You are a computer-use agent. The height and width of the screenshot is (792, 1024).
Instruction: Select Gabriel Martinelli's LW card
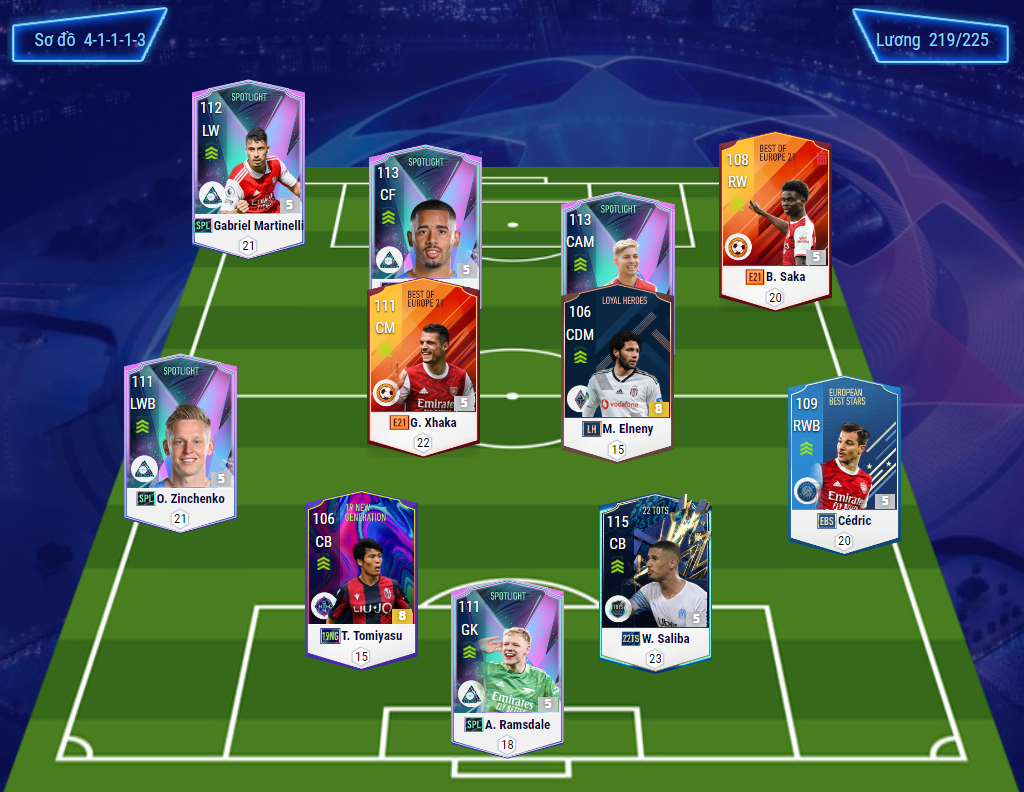point(248,165)
